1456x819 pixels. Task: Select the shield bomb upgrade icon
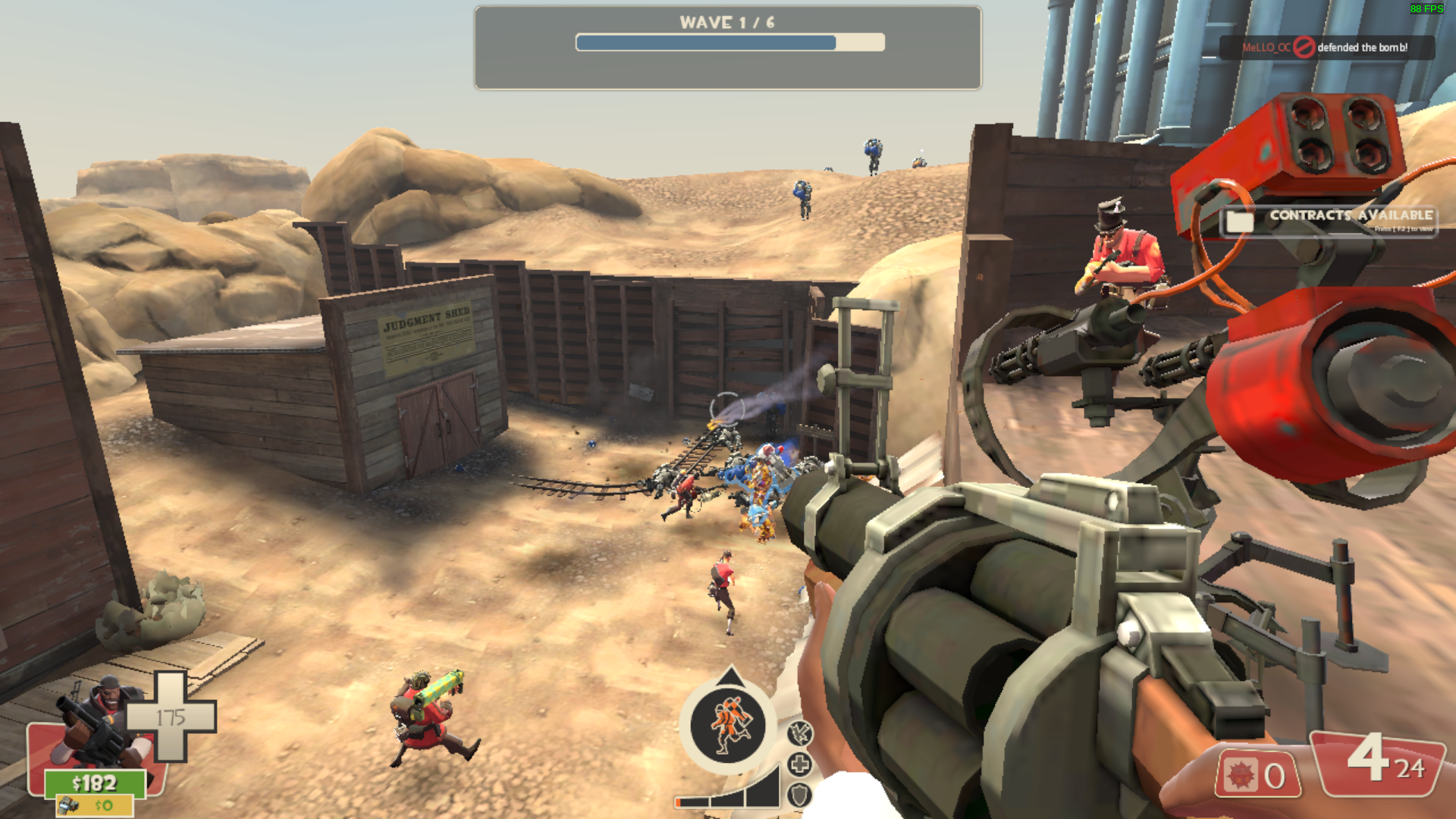pyautogui.click(x=799, y=795)
